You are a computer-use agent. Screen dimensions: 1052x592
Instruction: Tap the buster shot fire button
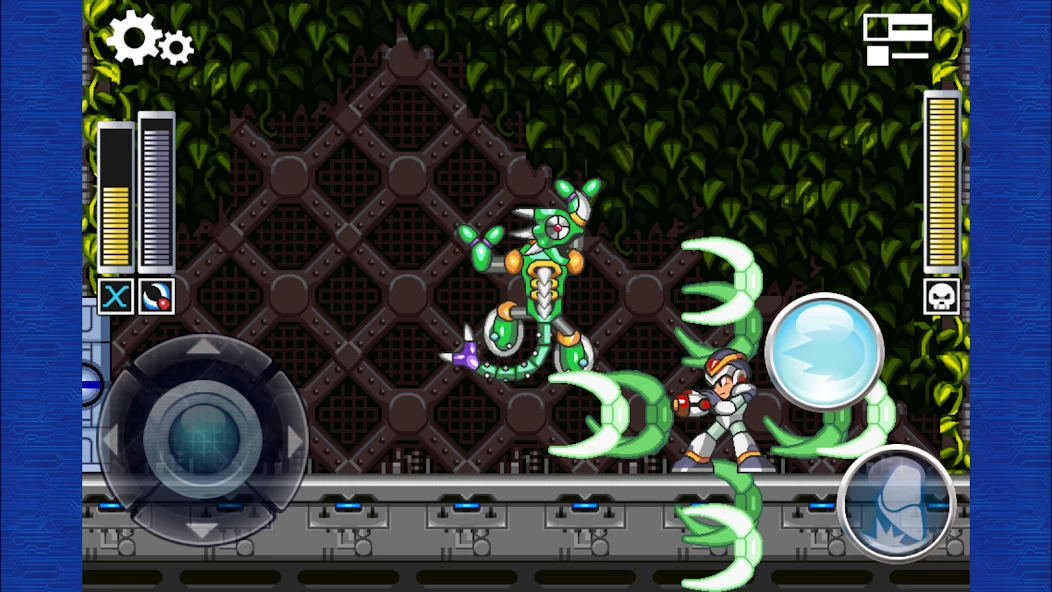tap(824, 351)
